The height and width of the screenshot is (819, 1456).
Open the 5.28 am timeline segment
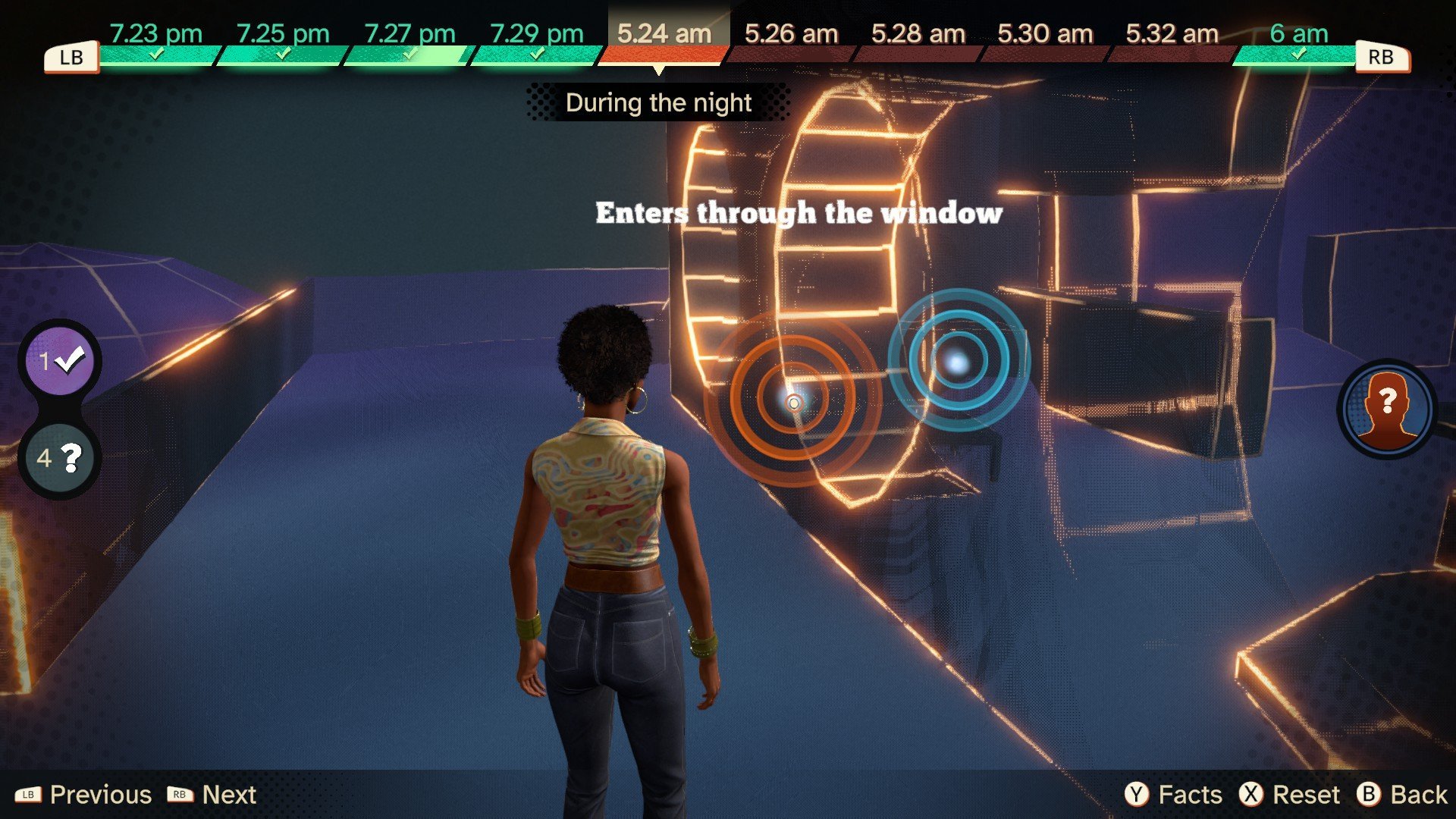tap(918, 42)
